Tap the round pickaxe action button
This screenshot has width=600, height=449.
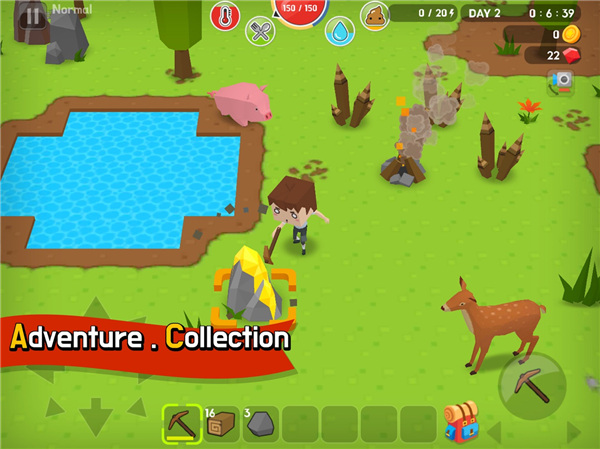532,386
